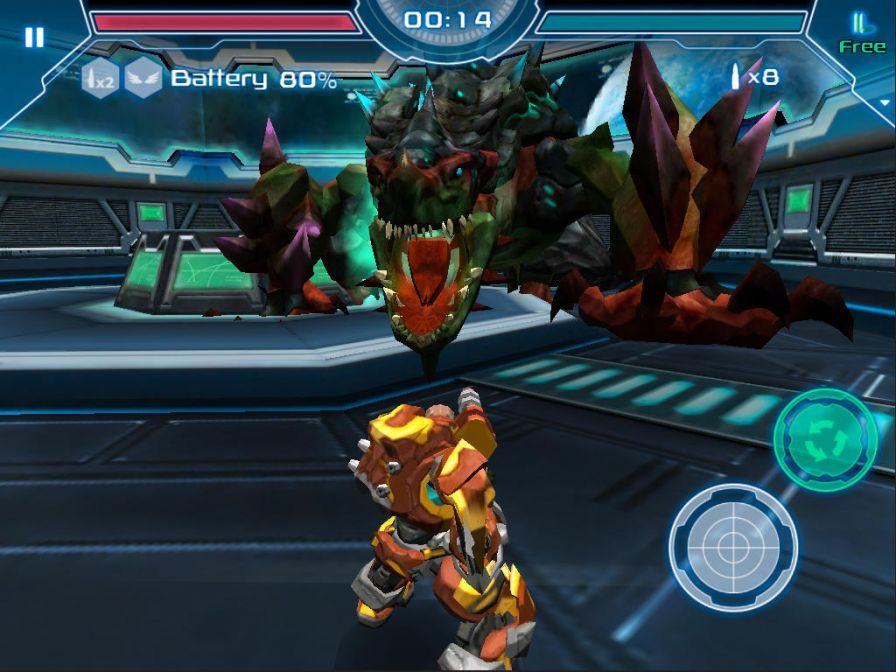Pause the game with the pause button
Screen dimensions: 896x672
pyautogui.click(x=34, y=38)
